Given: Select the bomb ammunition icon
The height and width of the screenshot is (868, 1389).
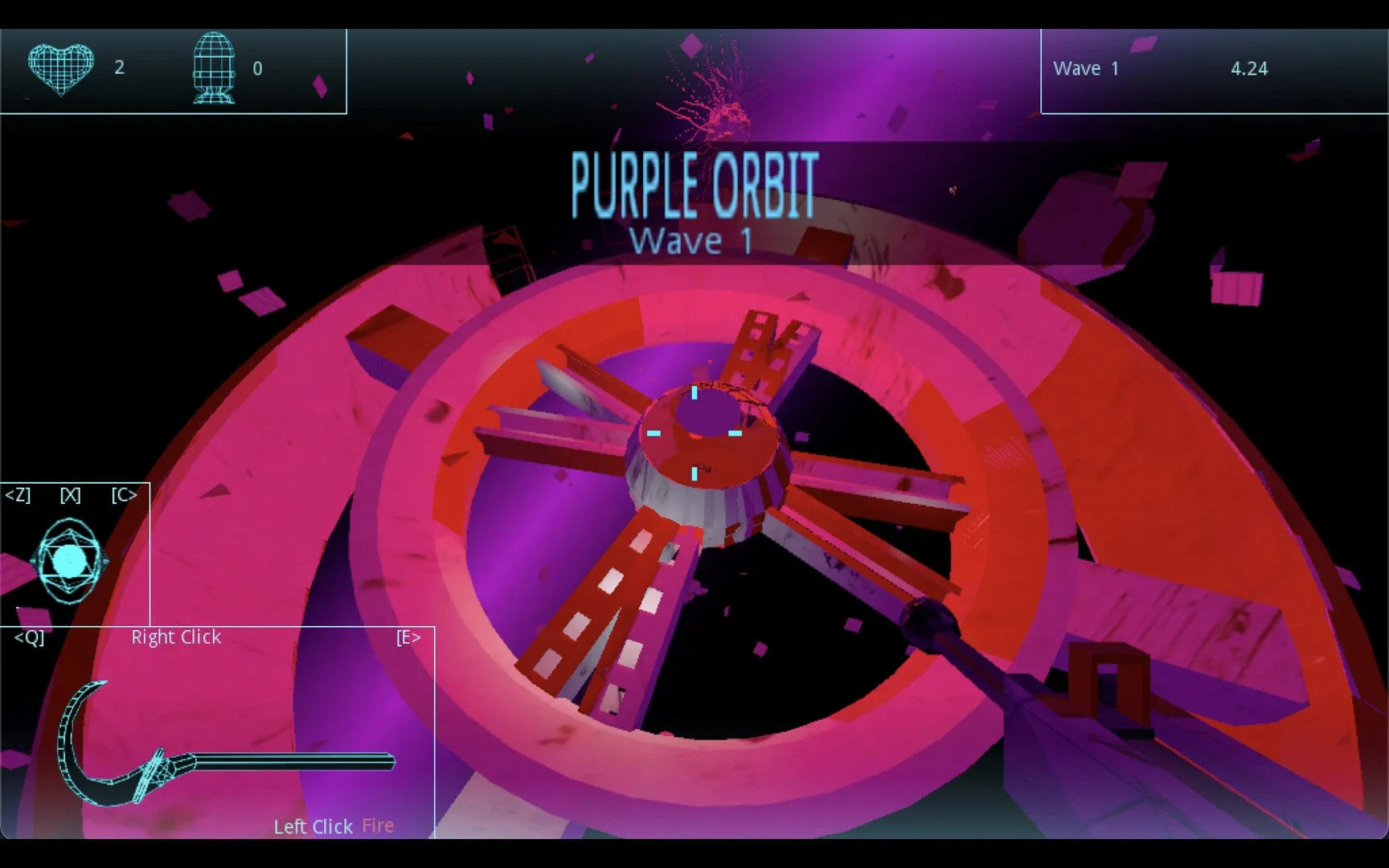Looking at the screenshot, I should (x=213, y=68).
